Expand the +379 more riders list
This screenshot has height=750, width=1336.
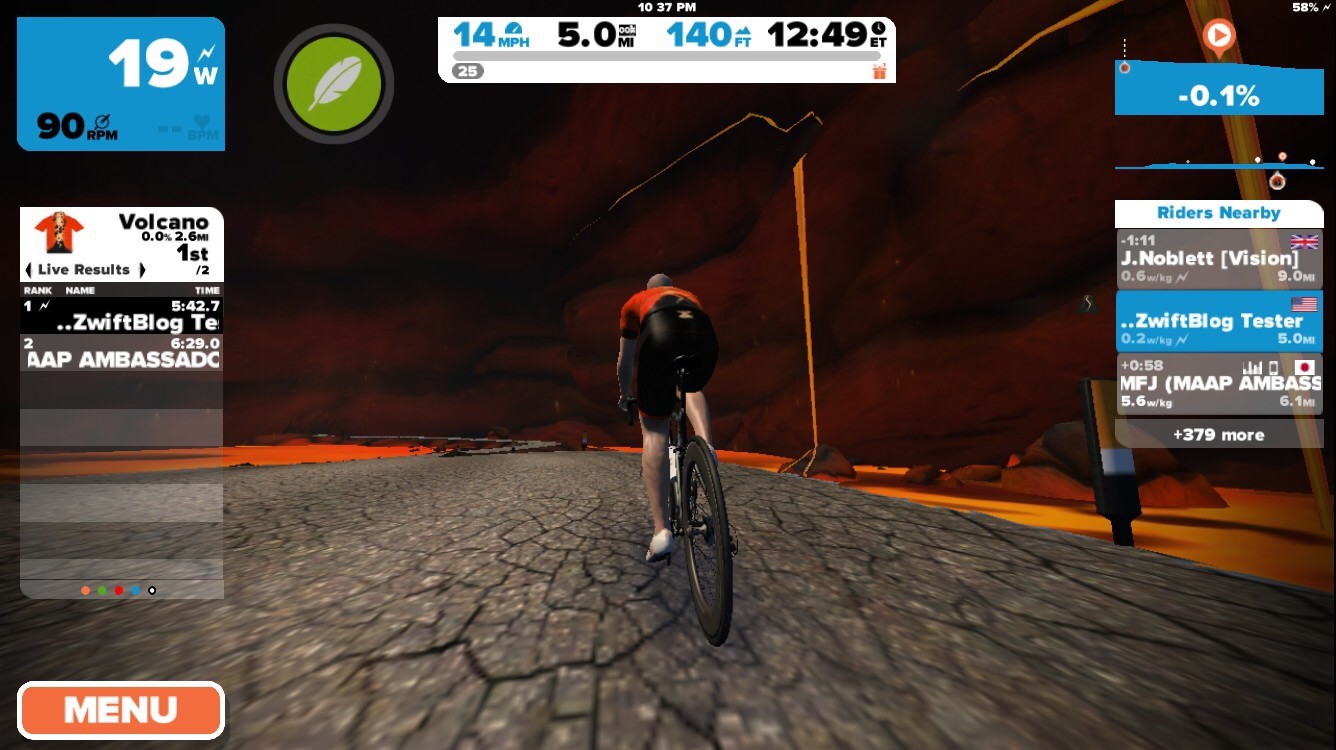tap(1218, 435)
